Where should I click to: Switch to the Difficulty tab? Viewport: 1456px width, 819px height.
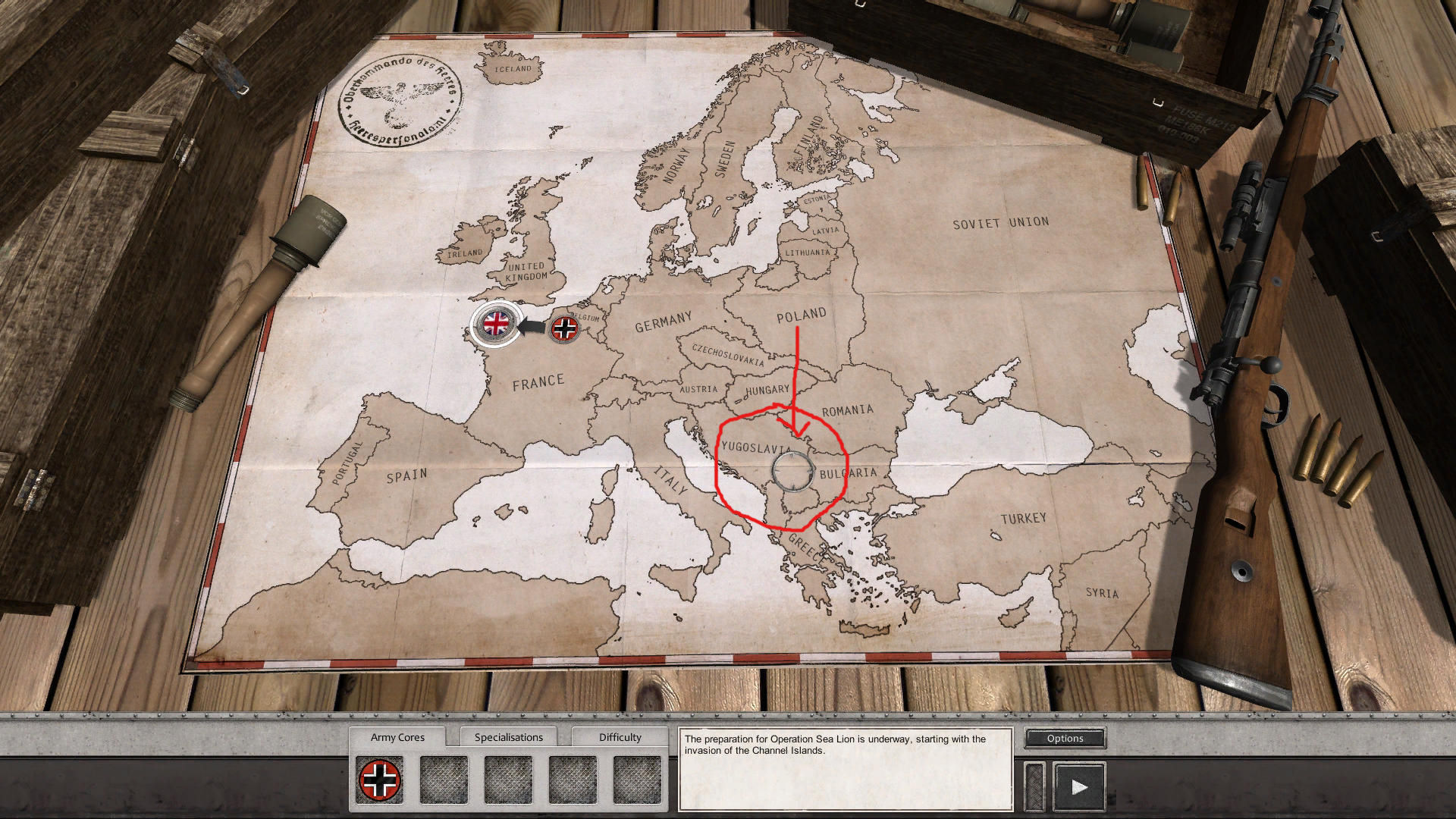click(x=620, y=736)
